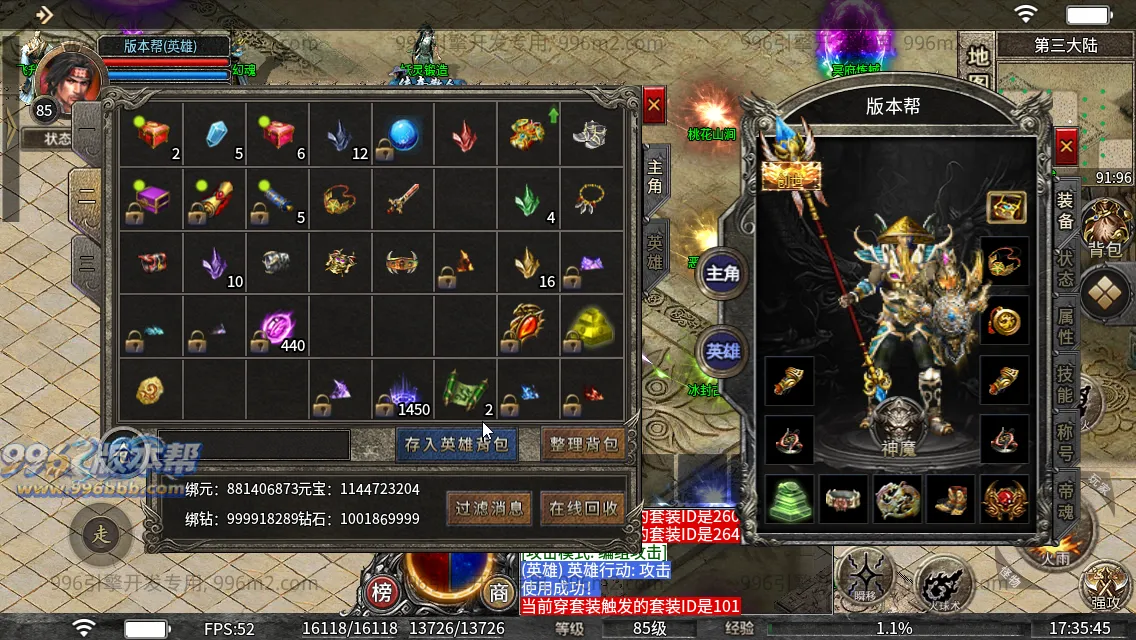This screenshot has width=1136, height=640.
Task: Close the inventory bag window
Action: (x=654, y=104)
